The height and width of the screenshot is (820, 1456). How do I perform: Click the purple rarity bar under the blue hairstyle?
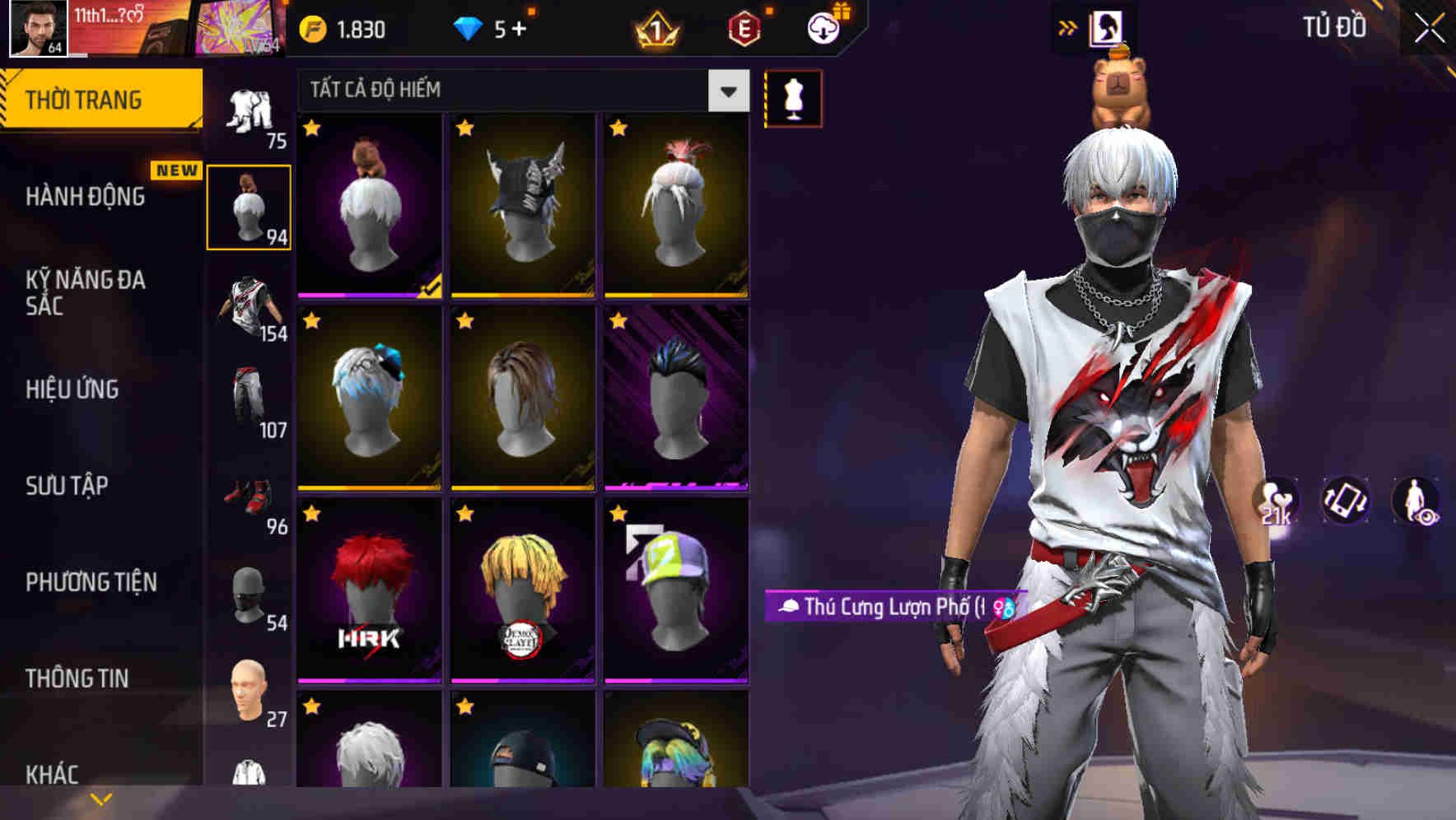tap(679, 485)
